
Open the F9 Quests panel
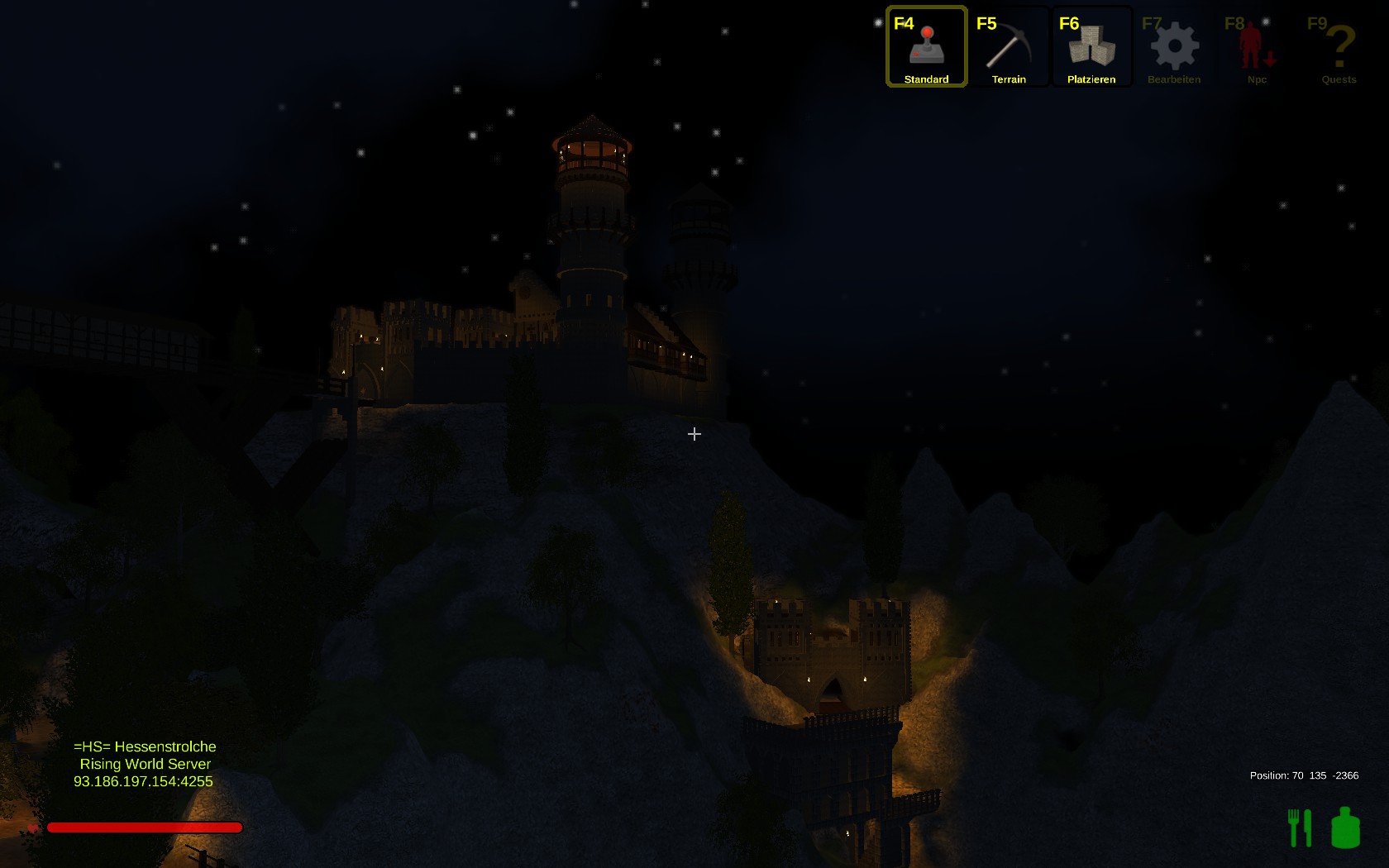coord(1339,47)
